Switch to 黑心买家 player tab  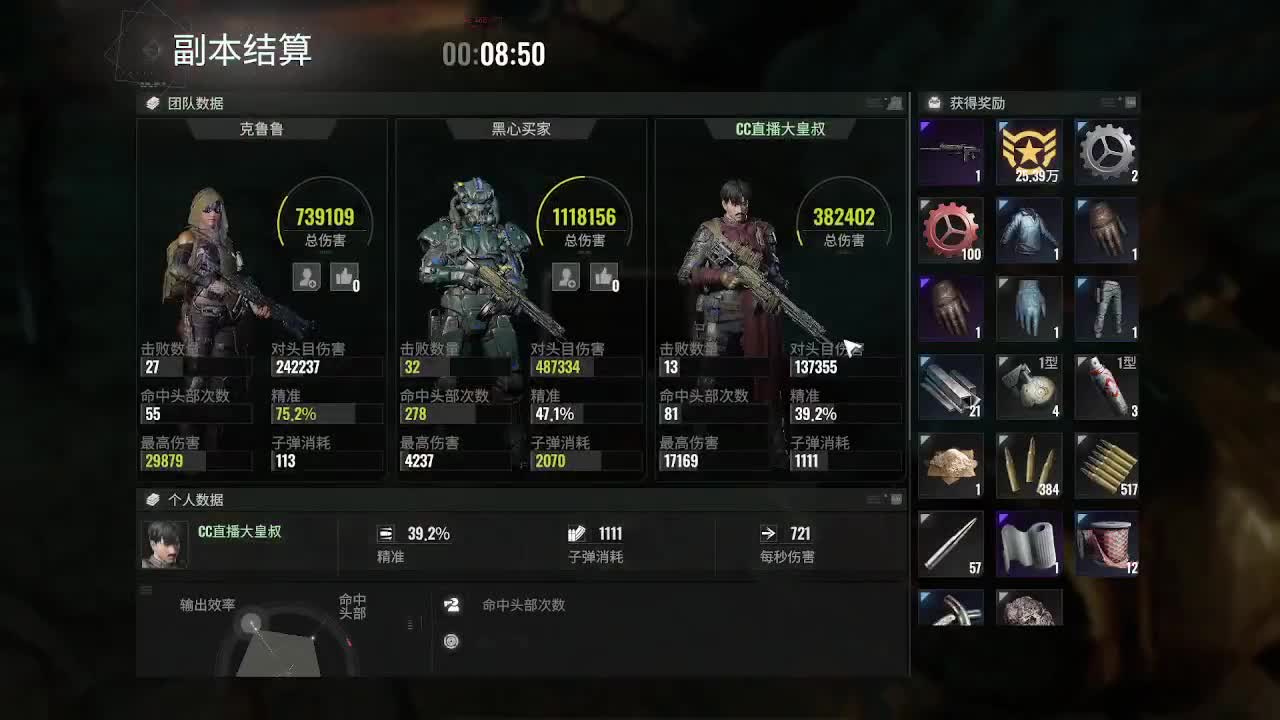click(519, 128)
